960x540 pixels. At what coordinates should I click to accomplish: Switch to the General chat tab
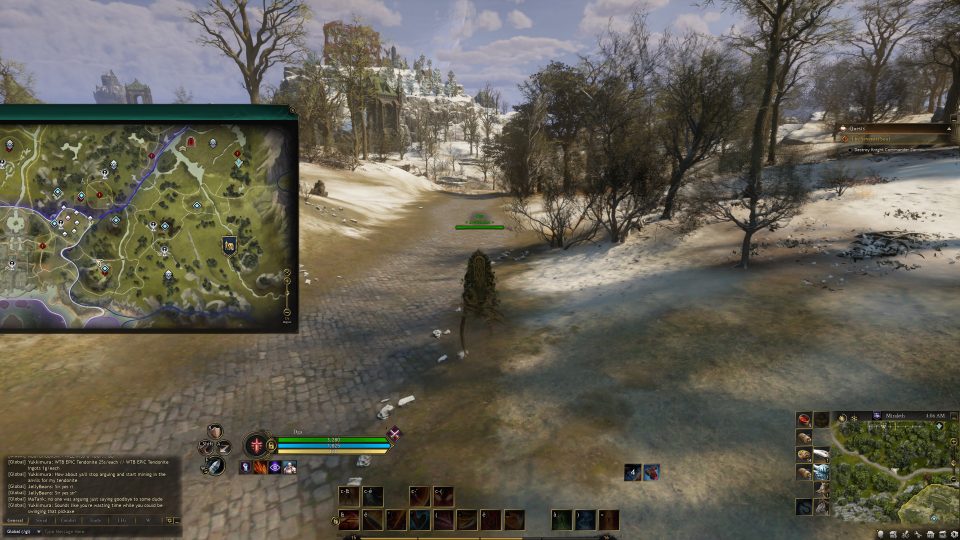(x=15, y=520)
